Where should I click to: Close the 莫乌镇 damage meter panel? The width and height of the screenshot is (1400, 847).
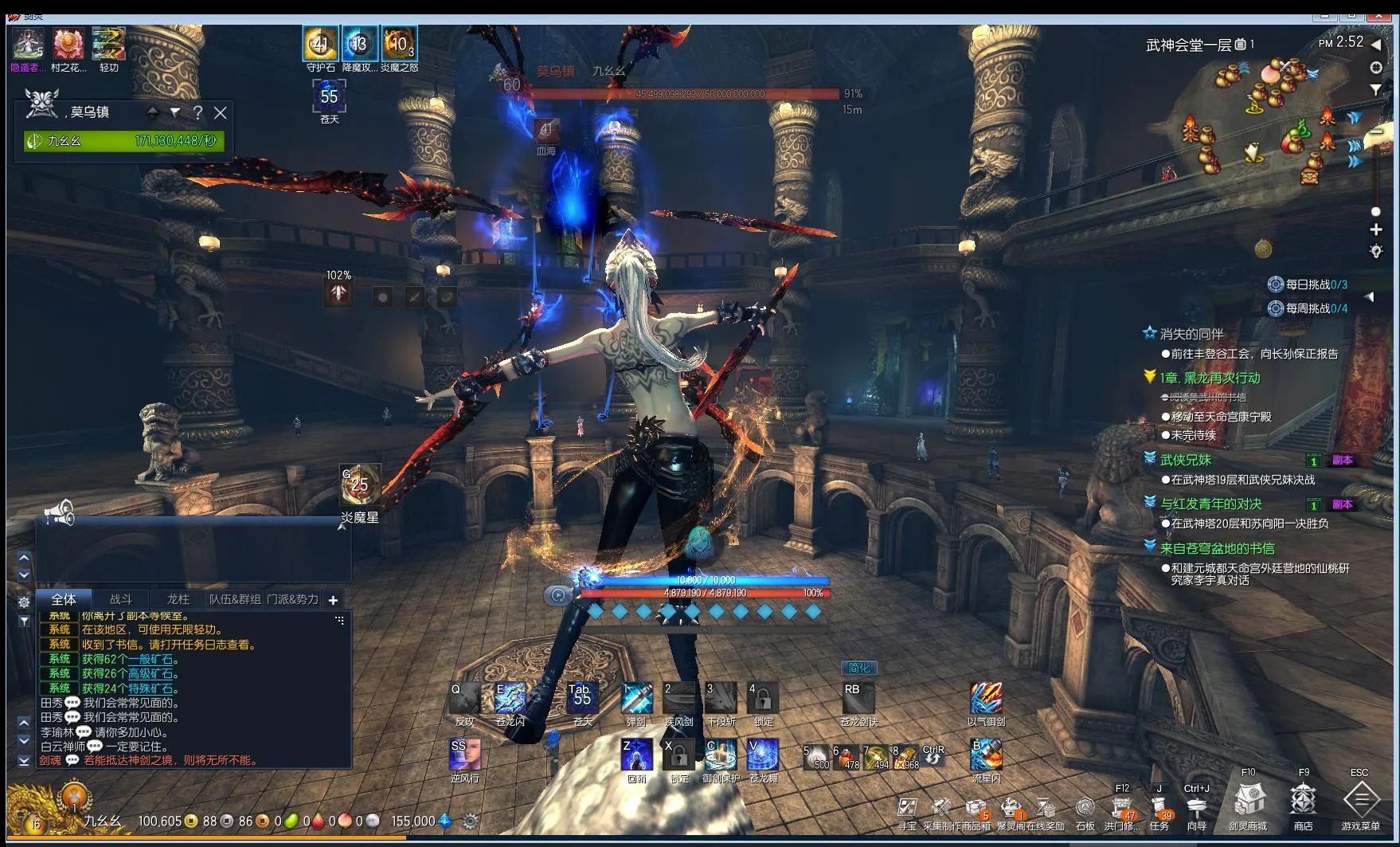(221, 113)
